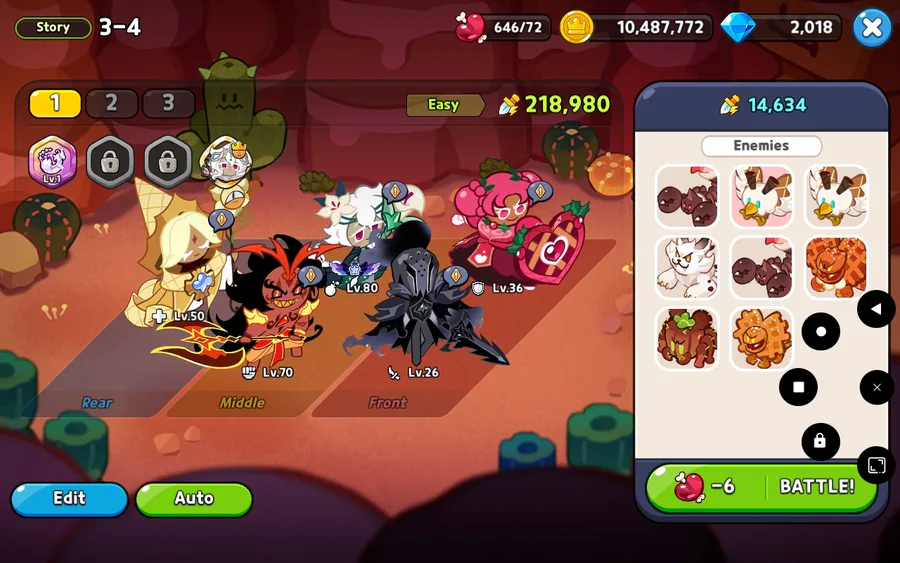The height and width of the screenshot is (563, 900).
Task: Inspect the white cat enemy thumbnail
Action: 687,267
